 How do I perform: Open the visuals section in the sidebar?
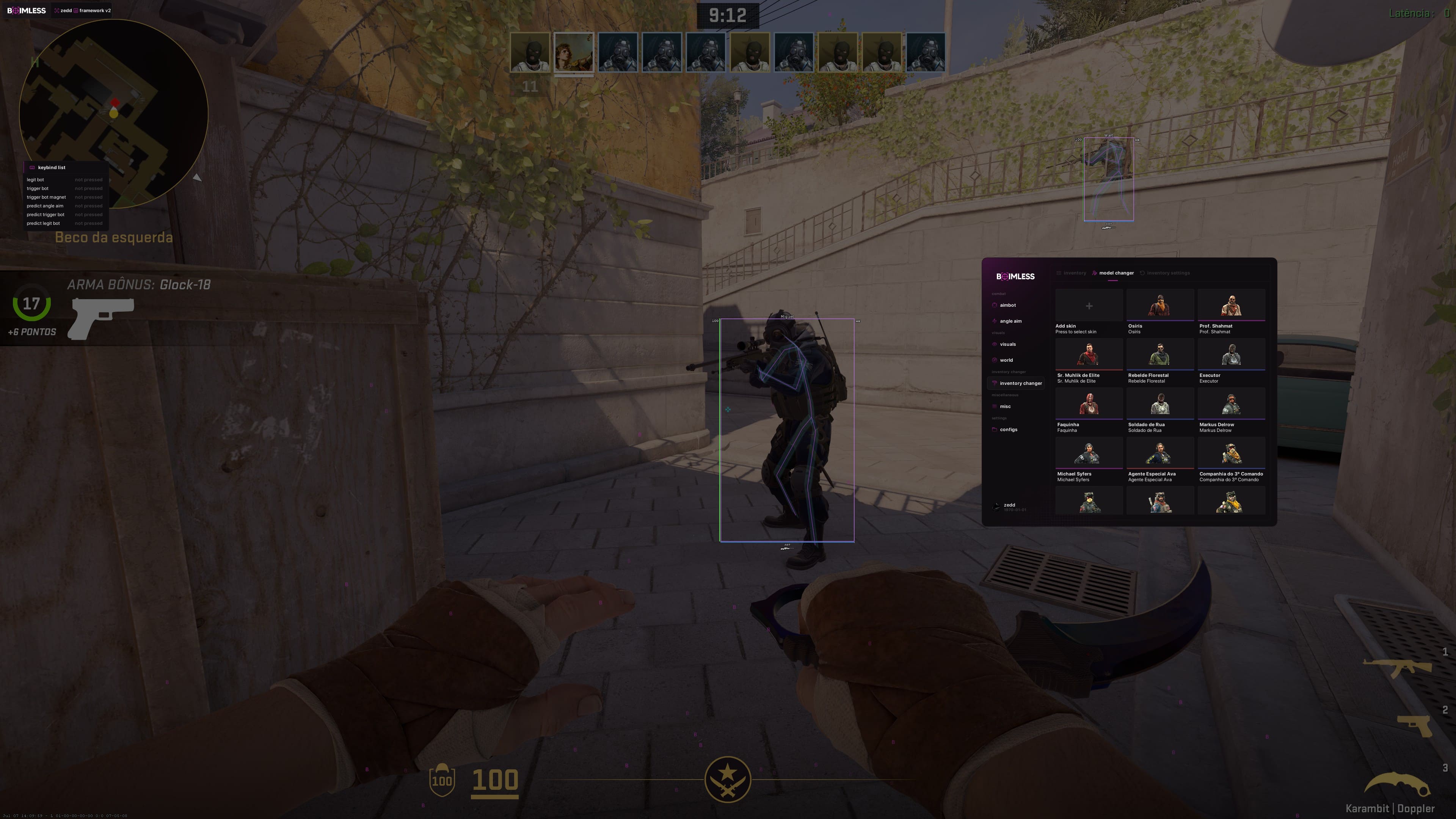point(1007,344)
